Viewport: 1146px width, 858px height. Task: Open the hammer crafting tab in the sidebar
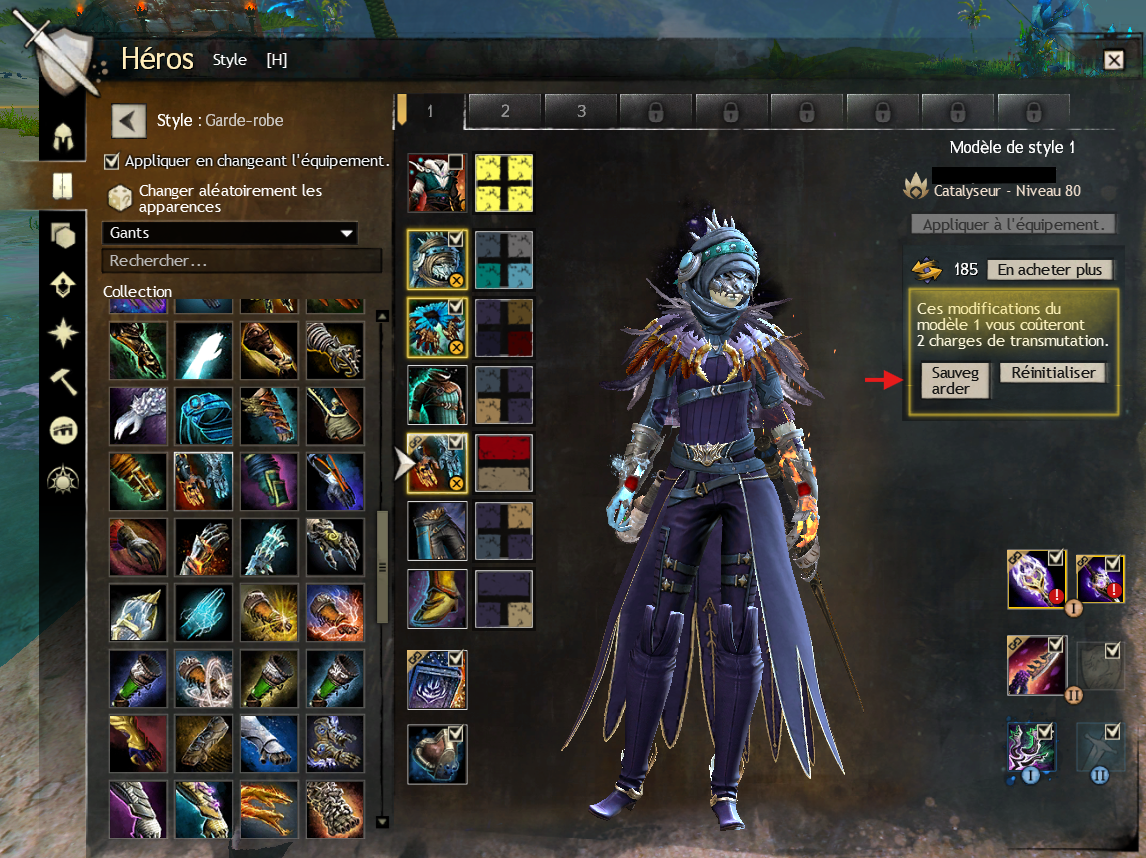point(64,381)
